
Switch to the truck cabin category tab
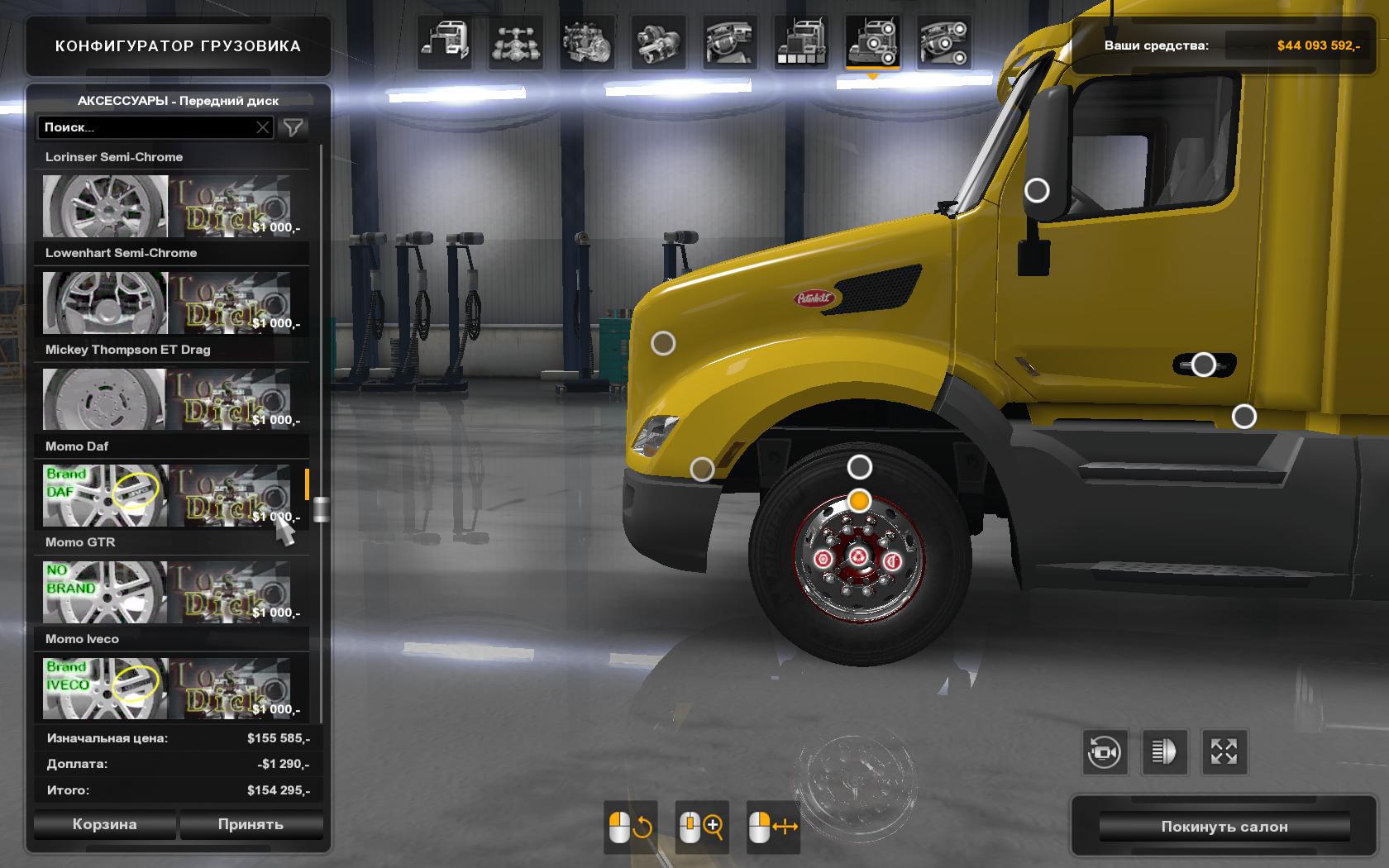[445, 41]
